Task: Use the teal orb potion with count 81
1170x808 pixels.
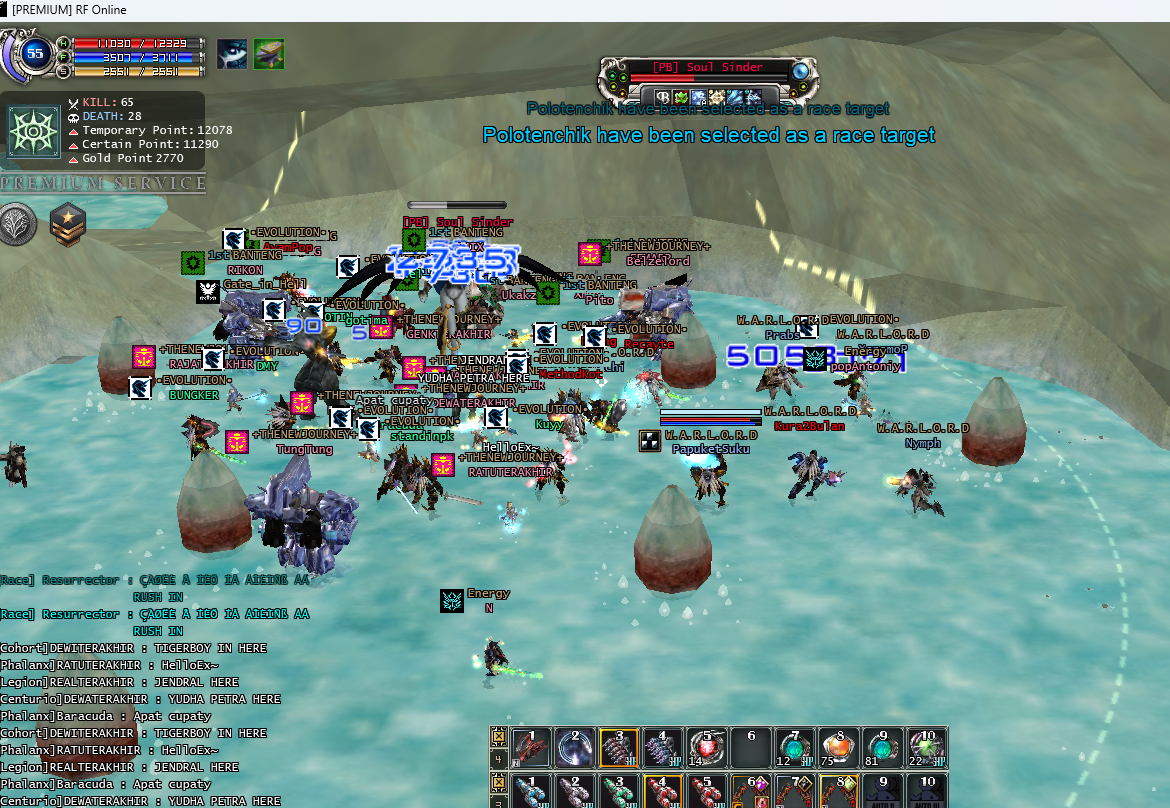Action: point(882,747)
